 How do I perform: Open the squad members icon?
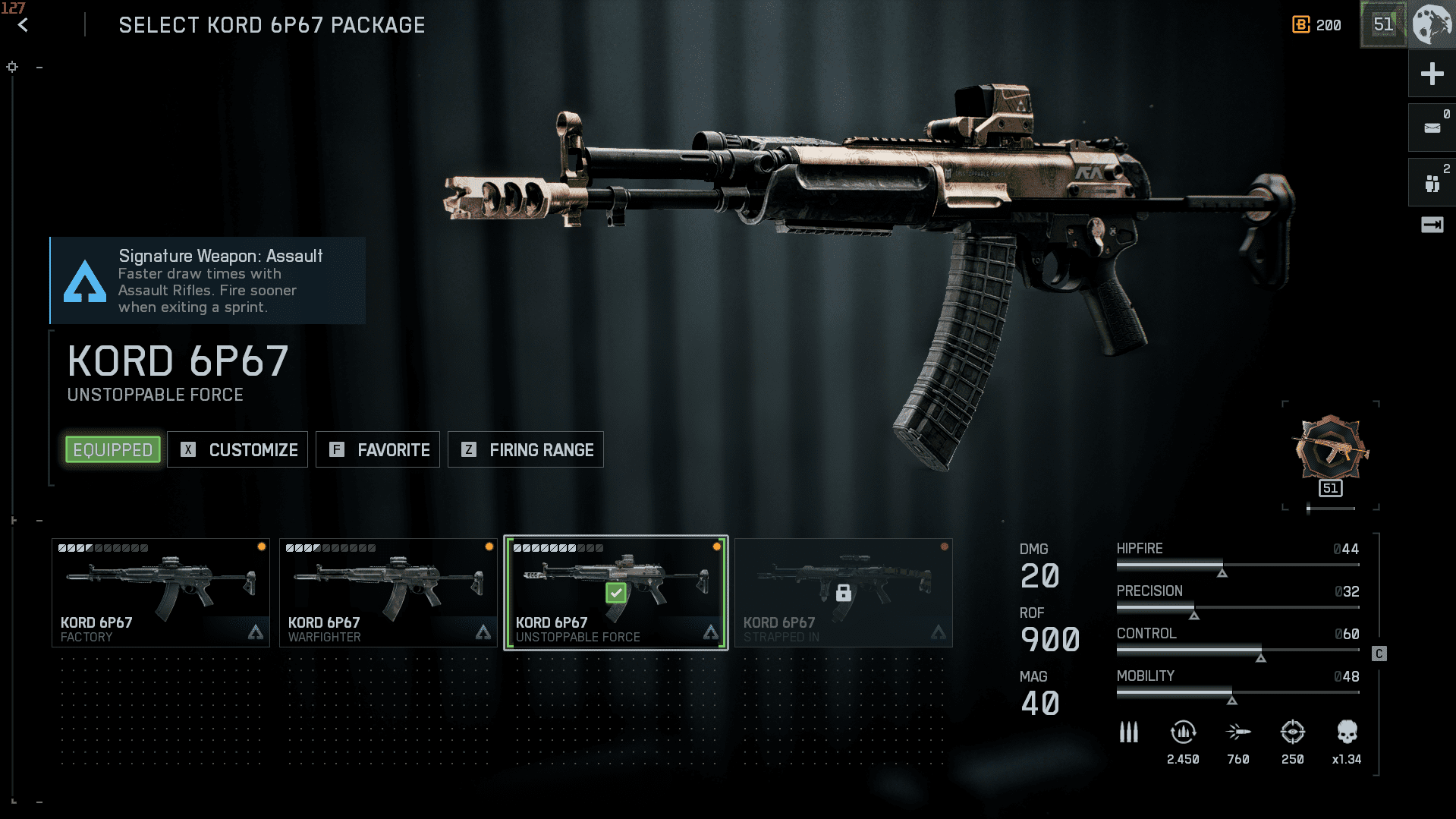coord(1432,183)
